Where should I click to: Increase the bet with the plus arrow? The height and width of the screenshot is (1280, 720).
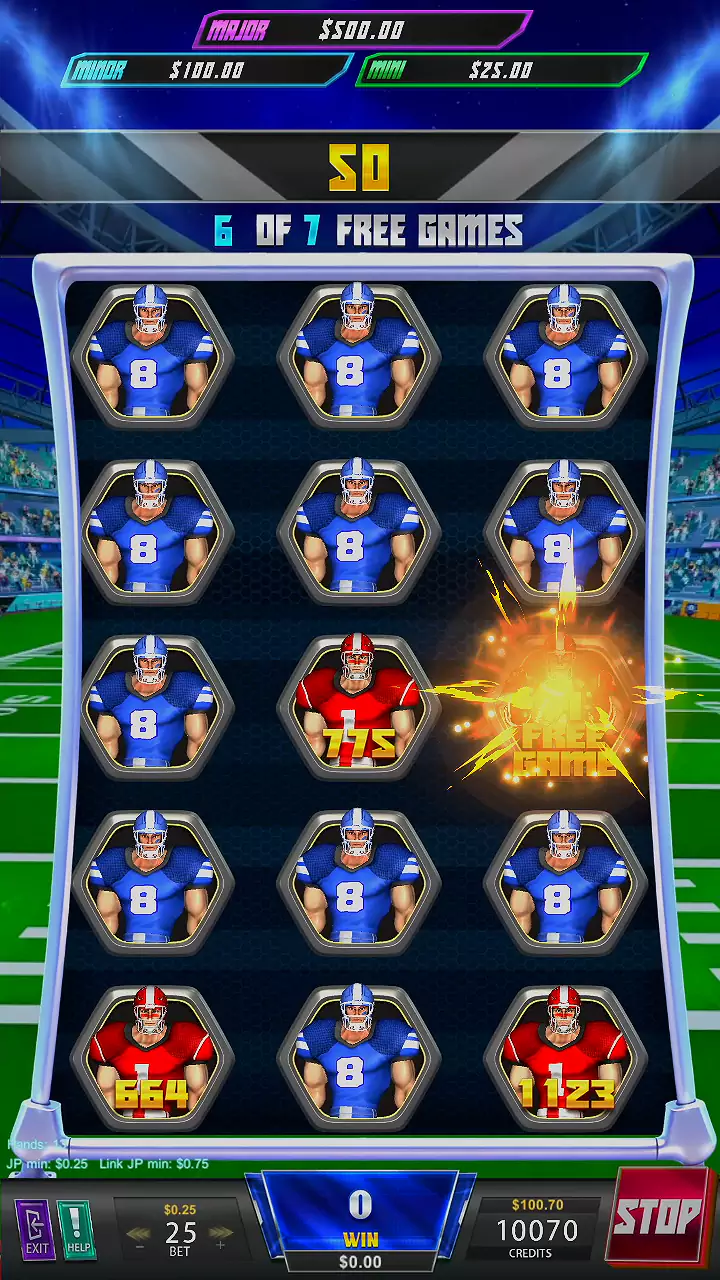point(221,1235)
